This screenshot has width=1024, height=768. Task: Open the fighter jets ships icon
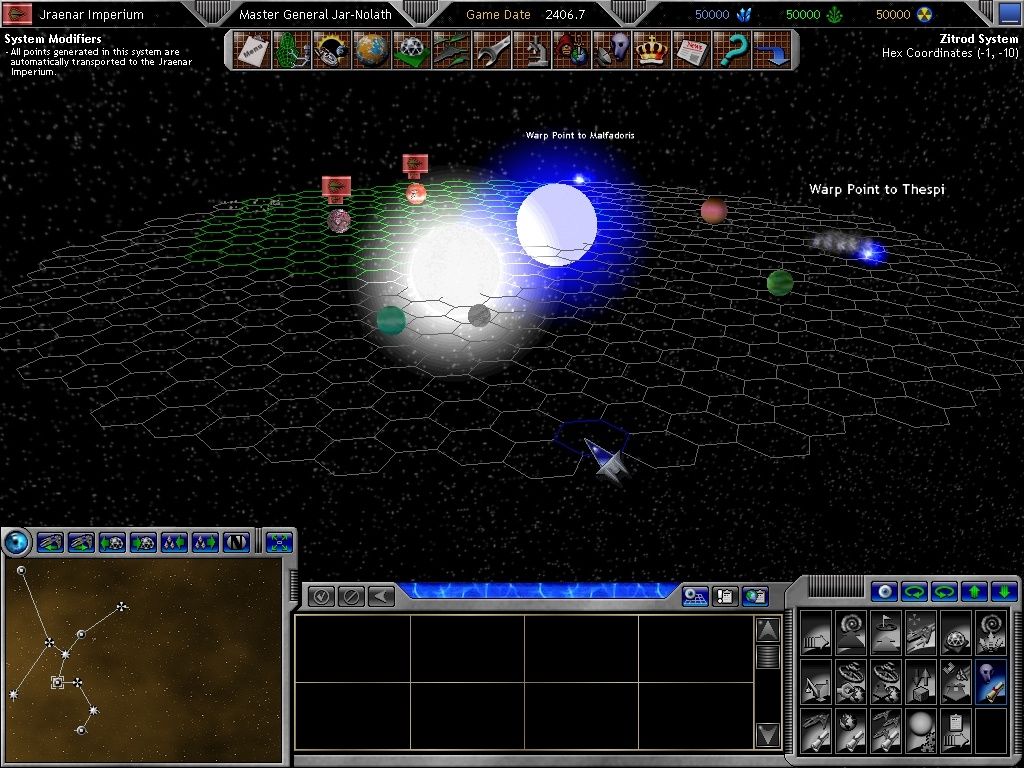pos(451,50)
